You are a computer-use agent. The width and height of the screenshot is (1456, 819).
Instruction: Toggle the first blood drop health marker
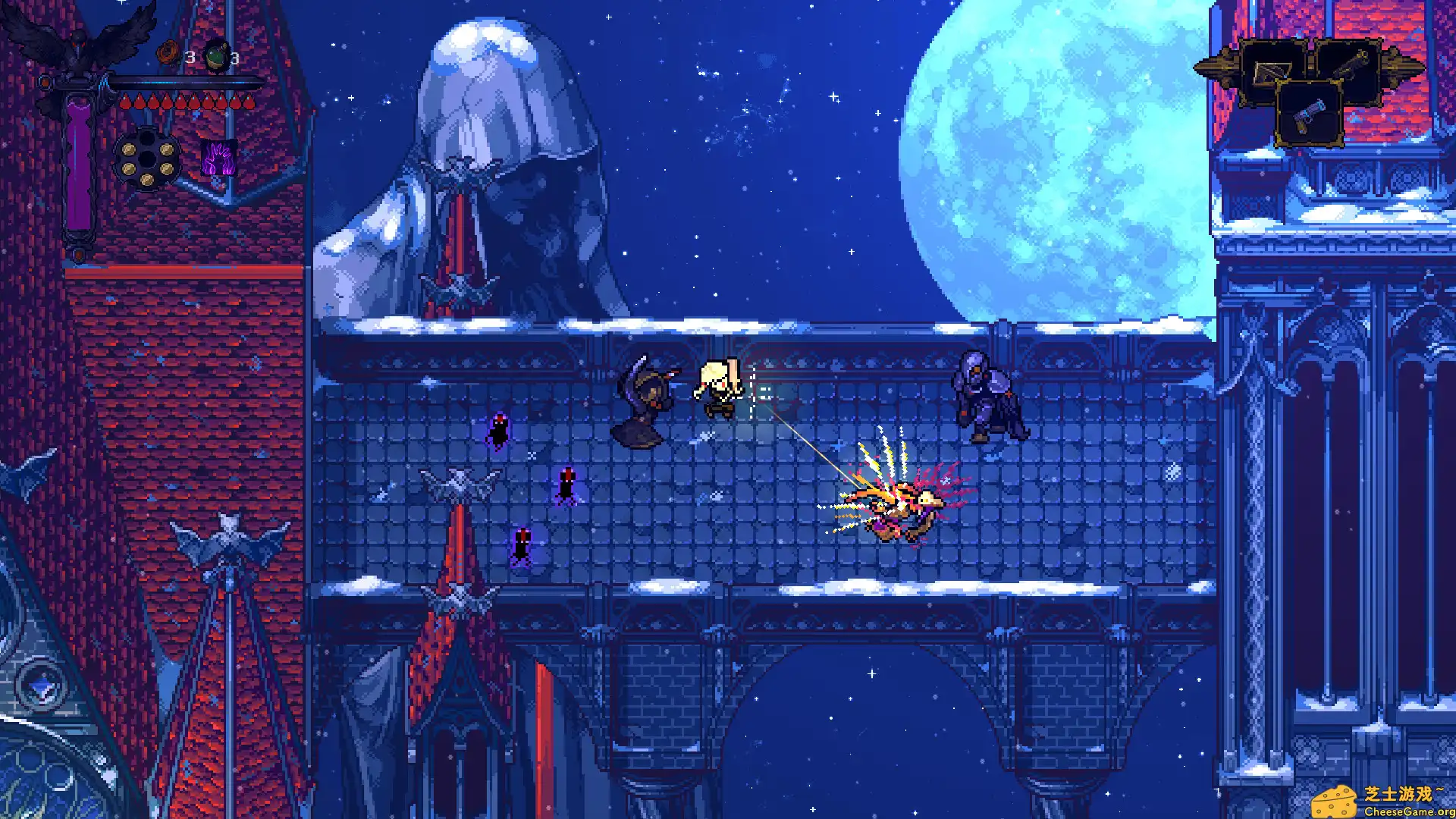pos(127,101)
